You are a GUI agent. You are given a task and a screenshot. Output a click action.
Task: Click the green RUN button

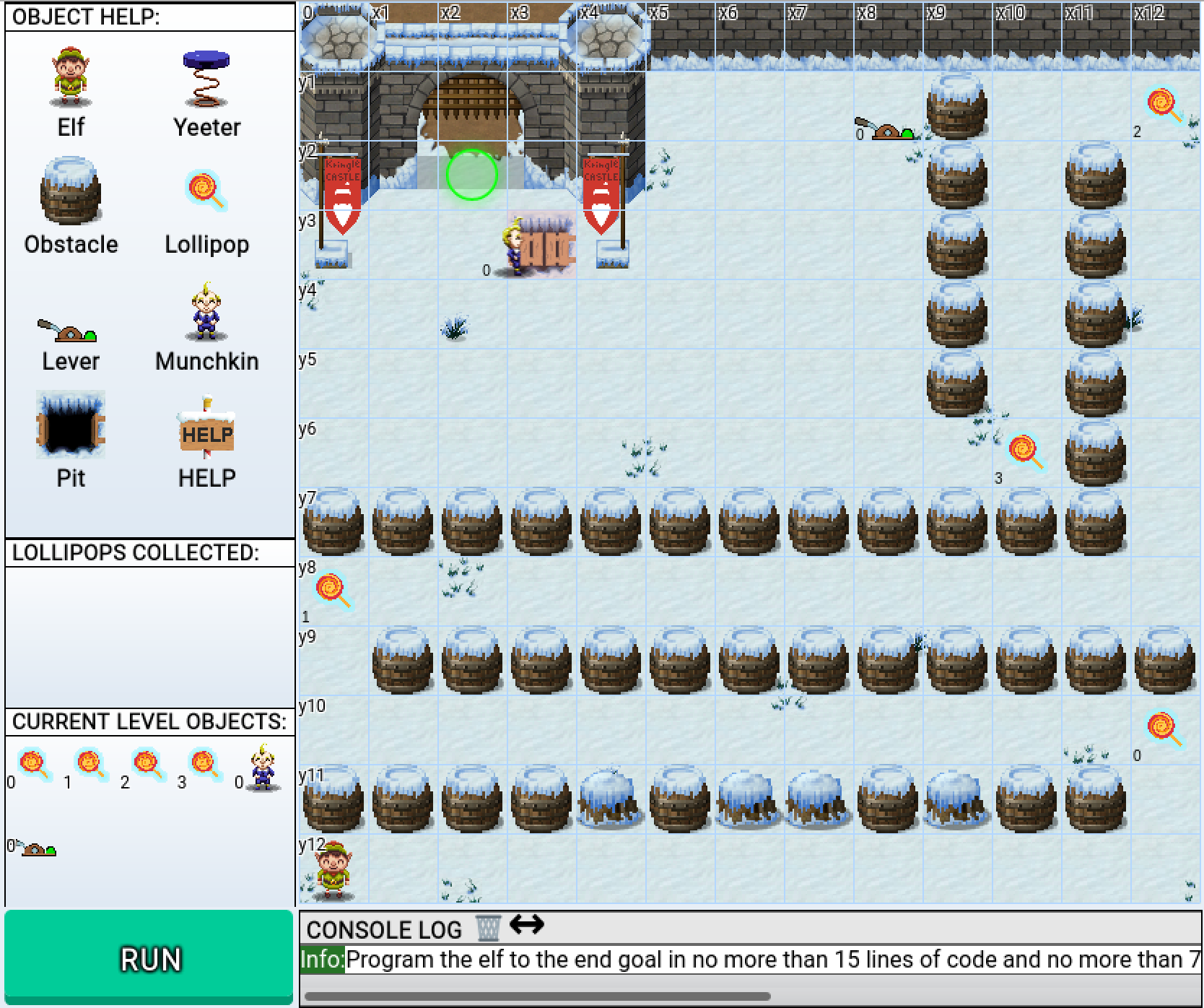pos(149,957)
